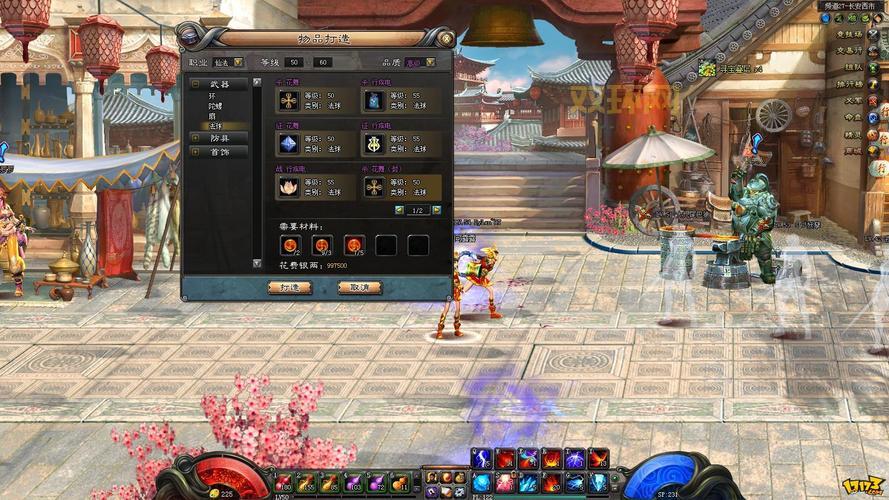
Task: Choose the blue crystal orb recipe
Action: click(289, 143)
